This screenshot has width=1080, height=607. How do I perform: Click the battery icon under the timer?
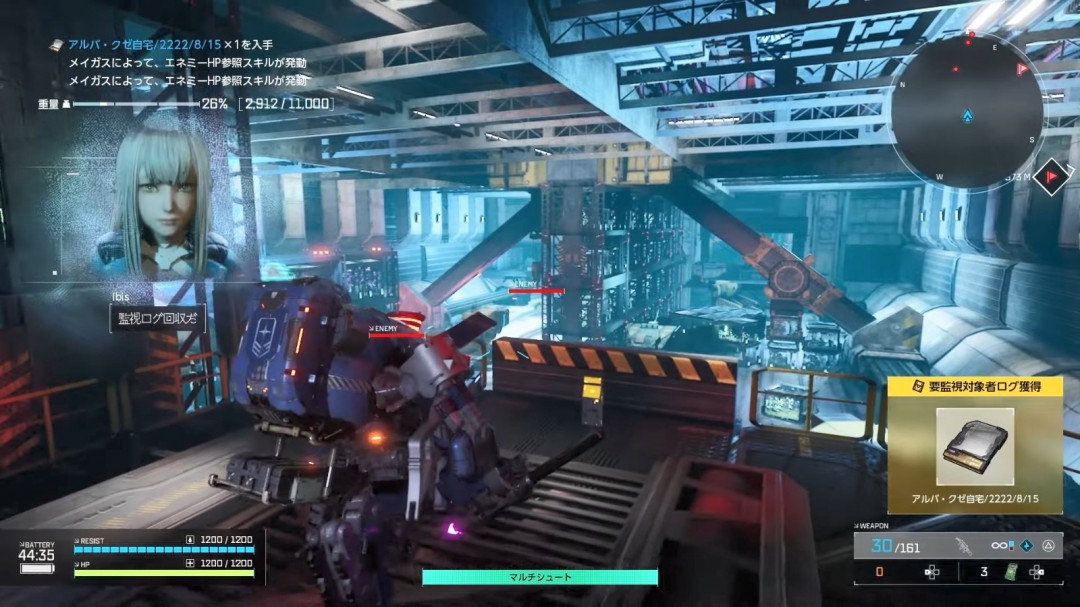(x=37, y=568)
